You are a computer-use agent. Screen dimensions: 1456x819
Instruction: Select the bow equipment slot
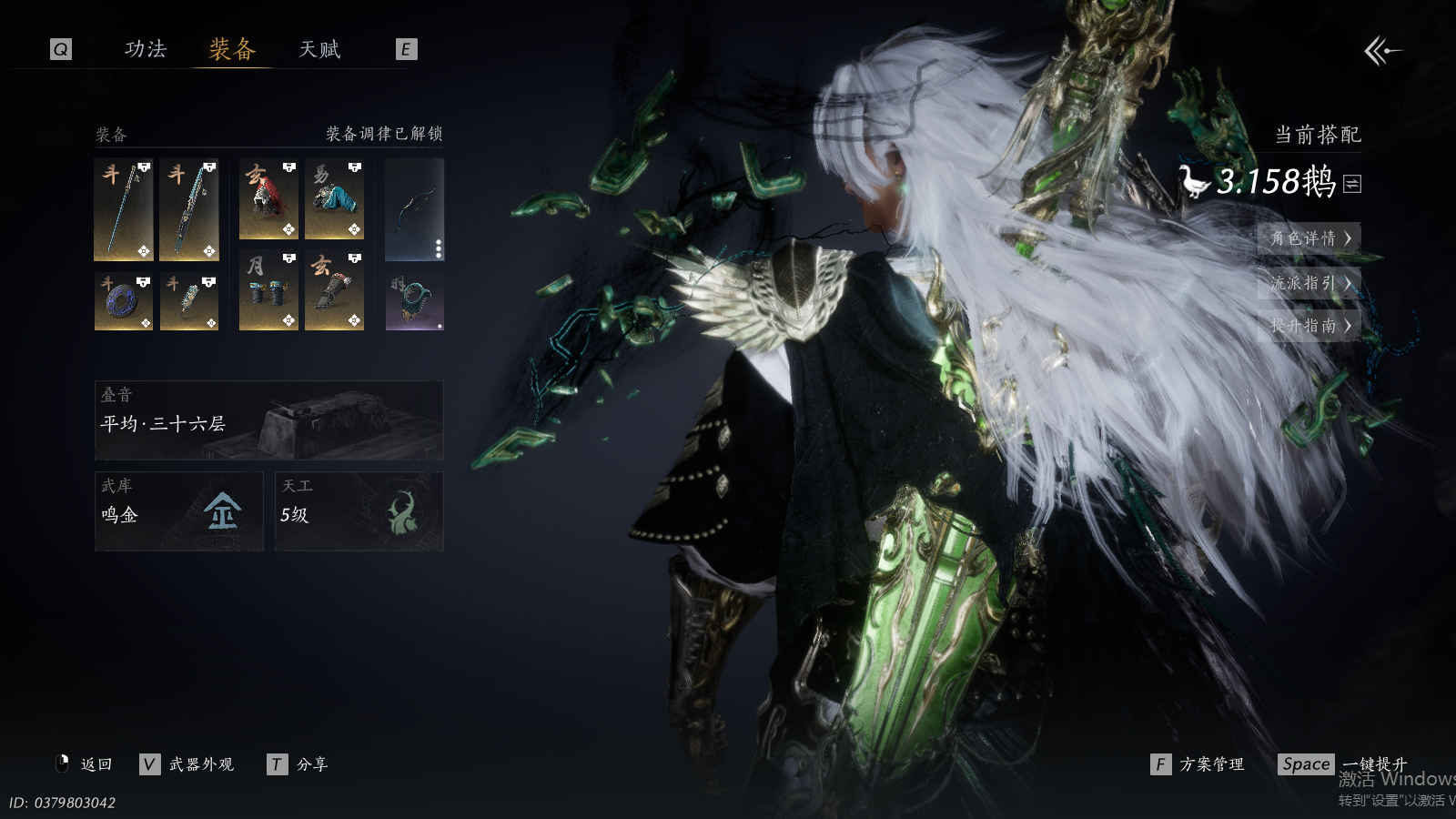click(414, 209)
